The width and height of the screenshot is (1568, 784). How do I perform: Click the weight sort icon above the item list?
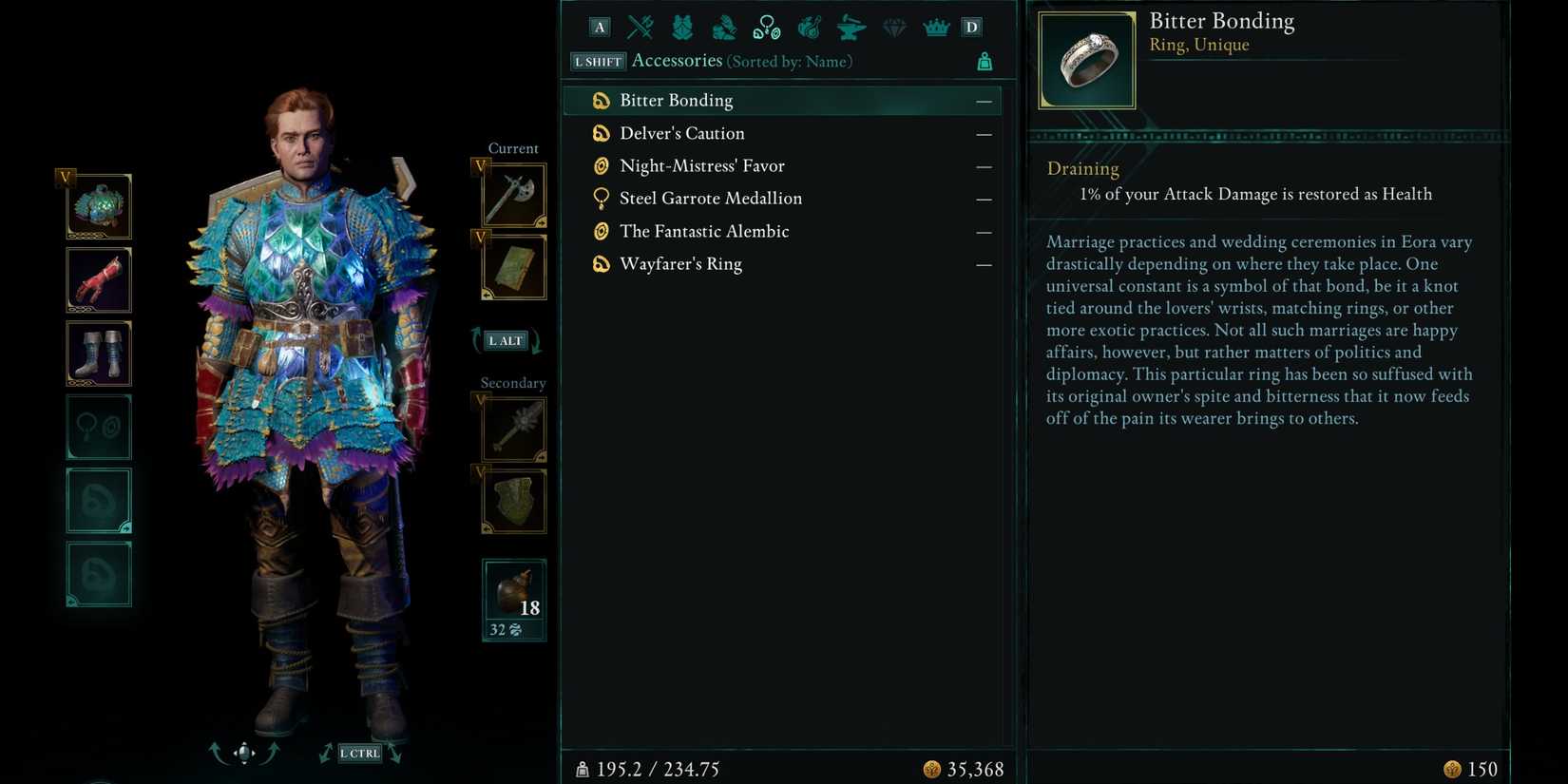point(985,60)
